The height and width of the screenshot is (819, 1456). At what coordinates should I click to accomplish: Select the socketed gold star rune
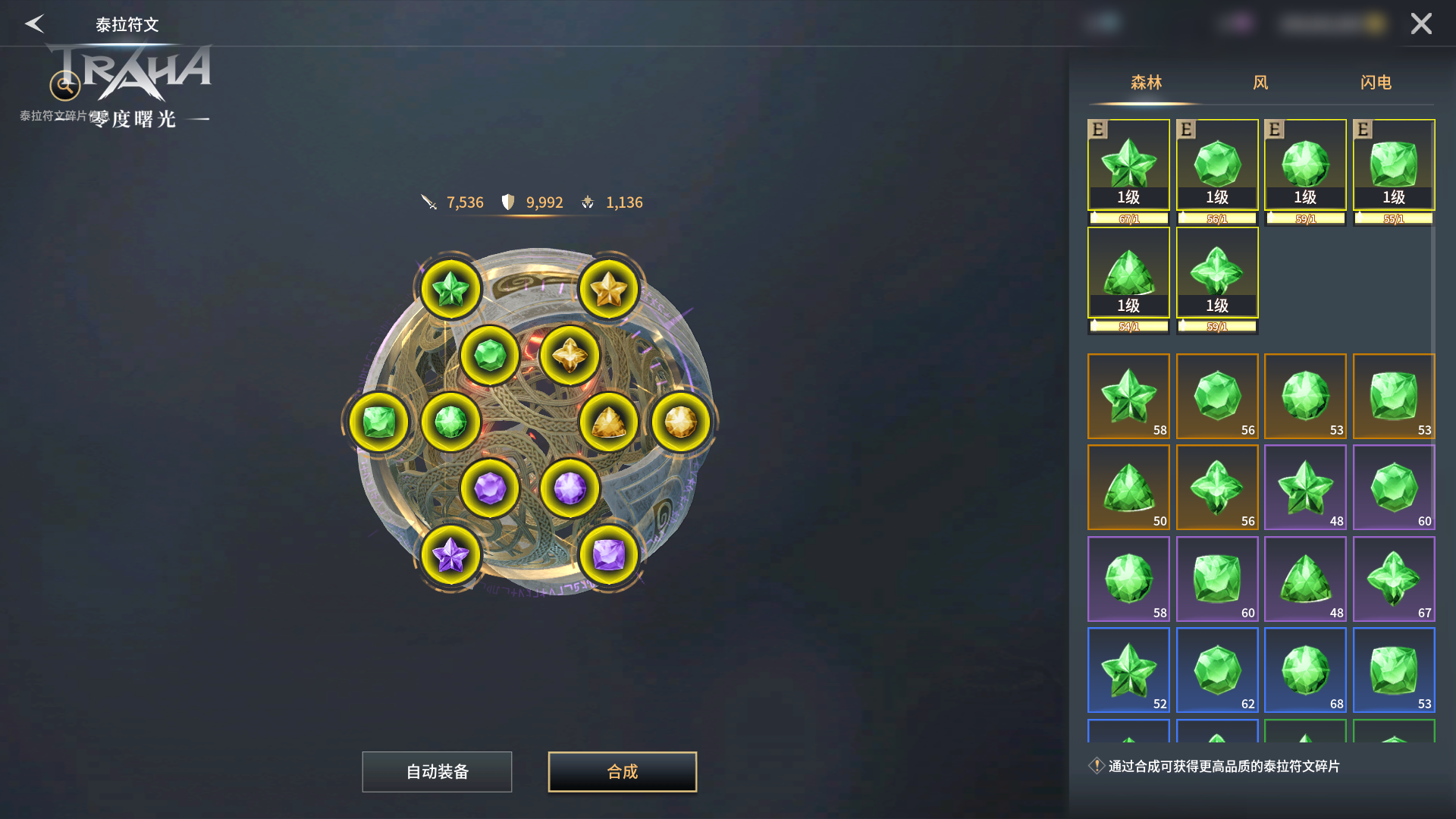[608, 289]
